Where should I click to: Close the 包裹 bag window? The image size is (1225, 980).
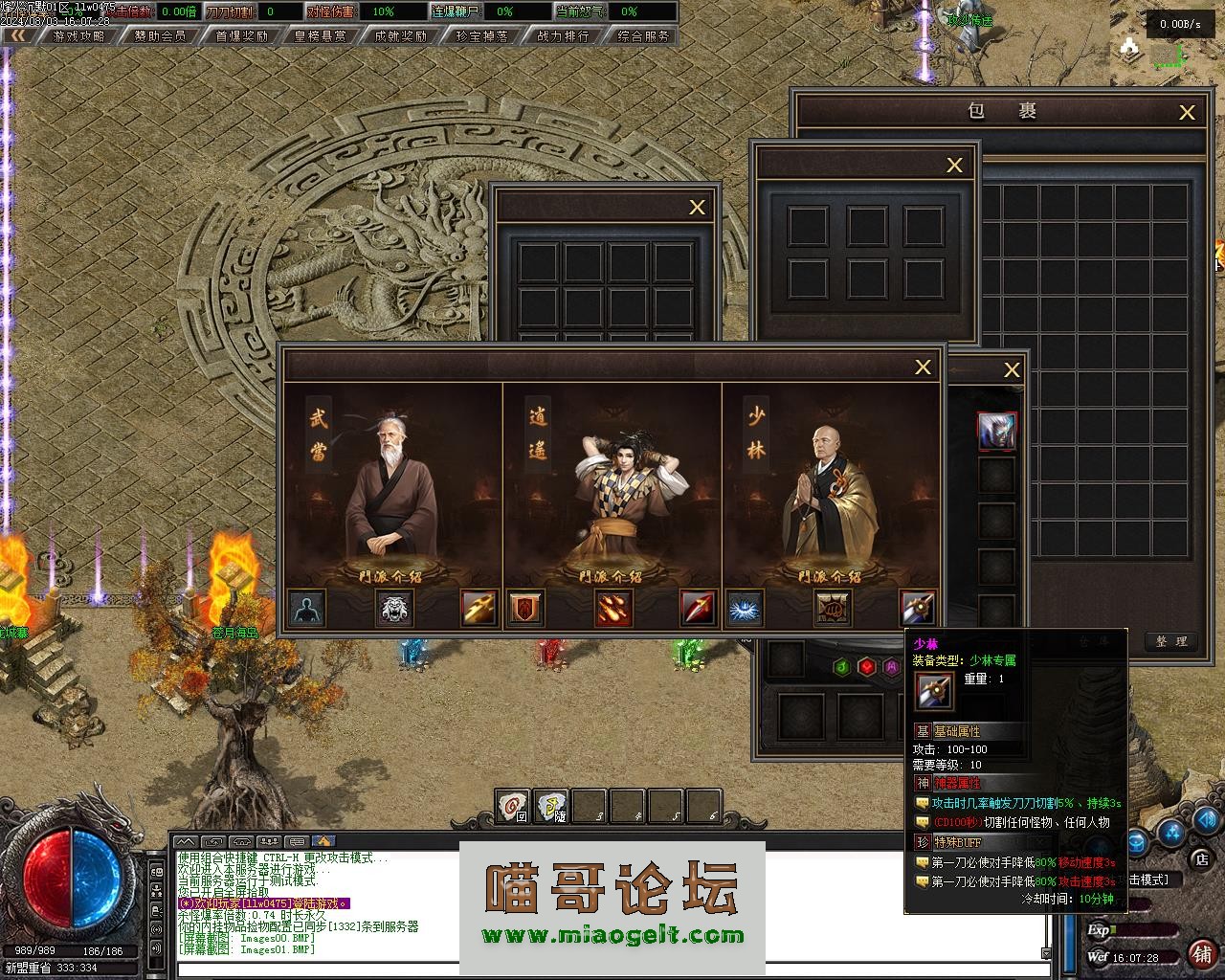pos(1187,113)
